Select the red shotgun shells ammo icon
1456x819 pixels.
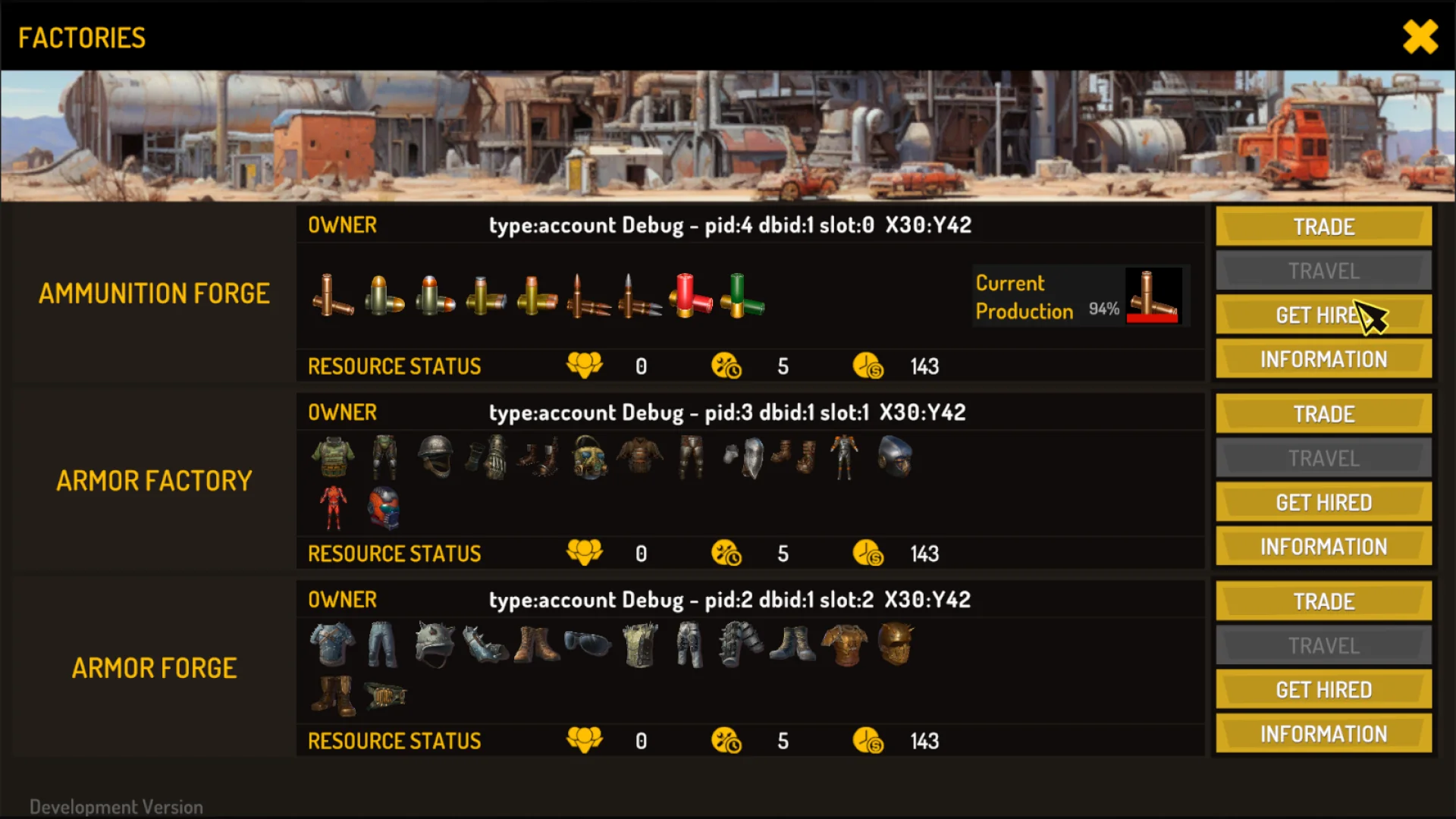[x=690, y=297]
